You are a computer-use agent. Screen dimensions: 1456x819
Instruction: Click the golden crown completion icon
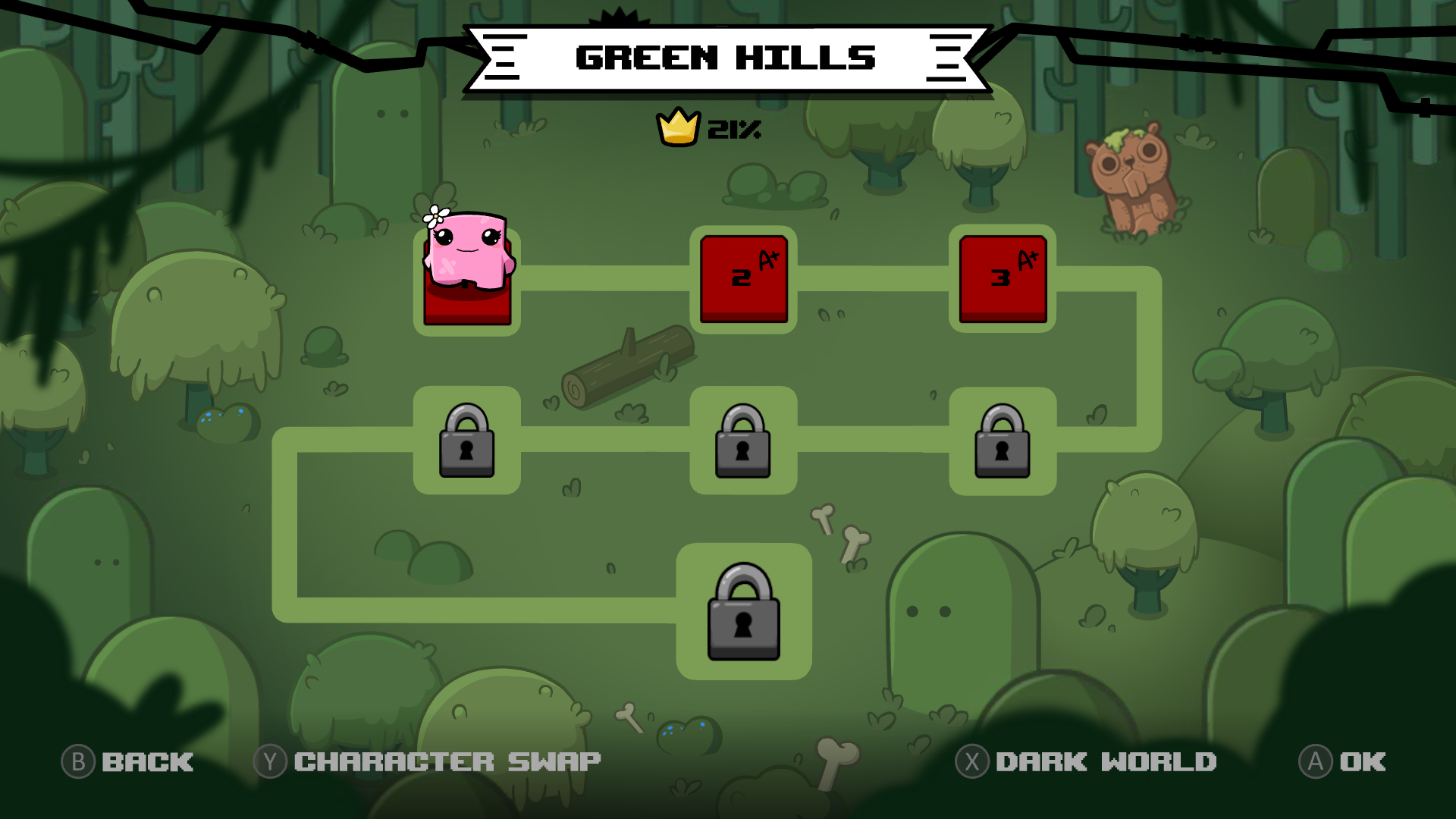[677, 127]
